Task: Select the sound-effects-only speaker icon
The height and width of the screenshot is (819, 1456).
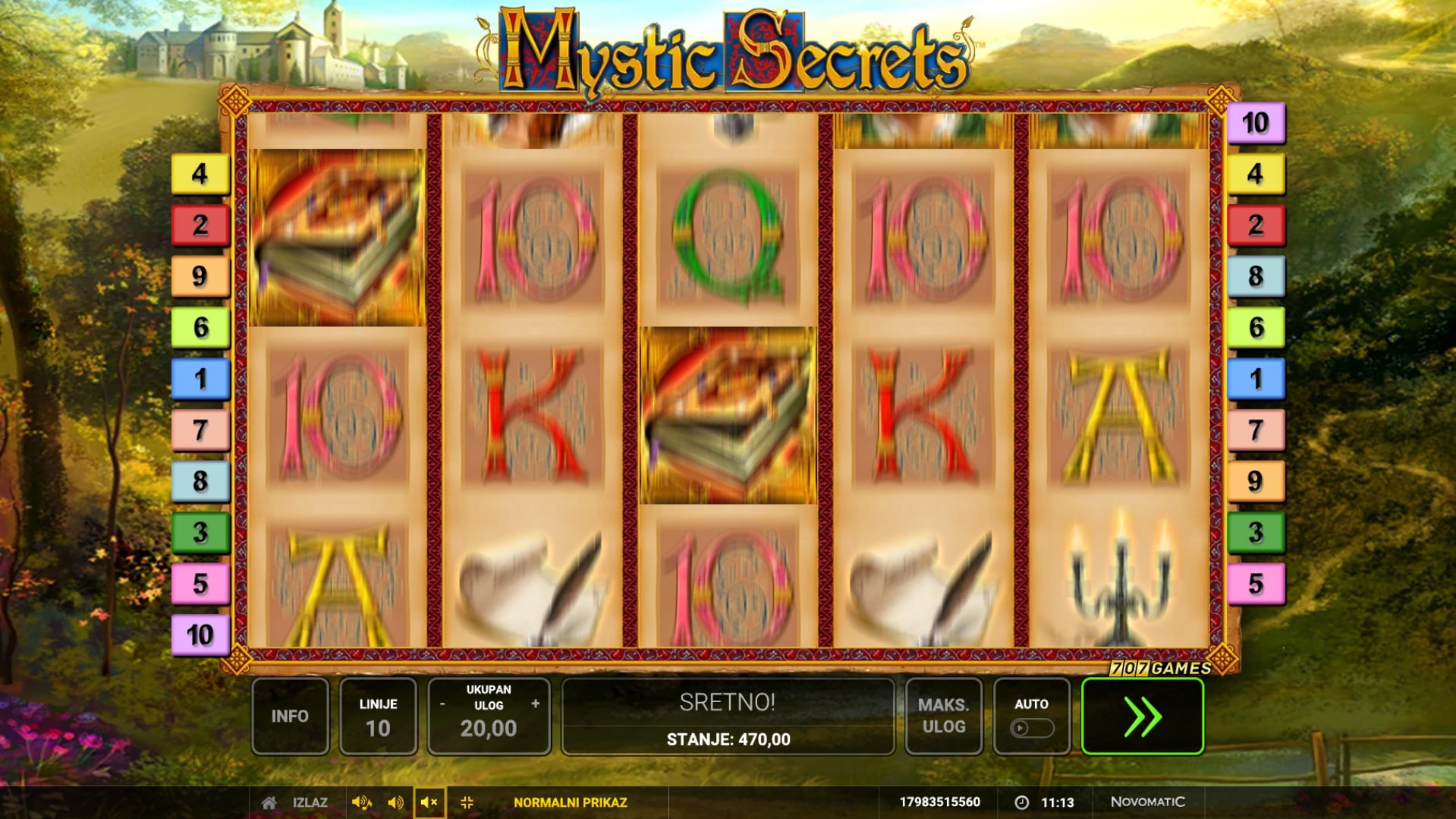Action: [395, 802]
